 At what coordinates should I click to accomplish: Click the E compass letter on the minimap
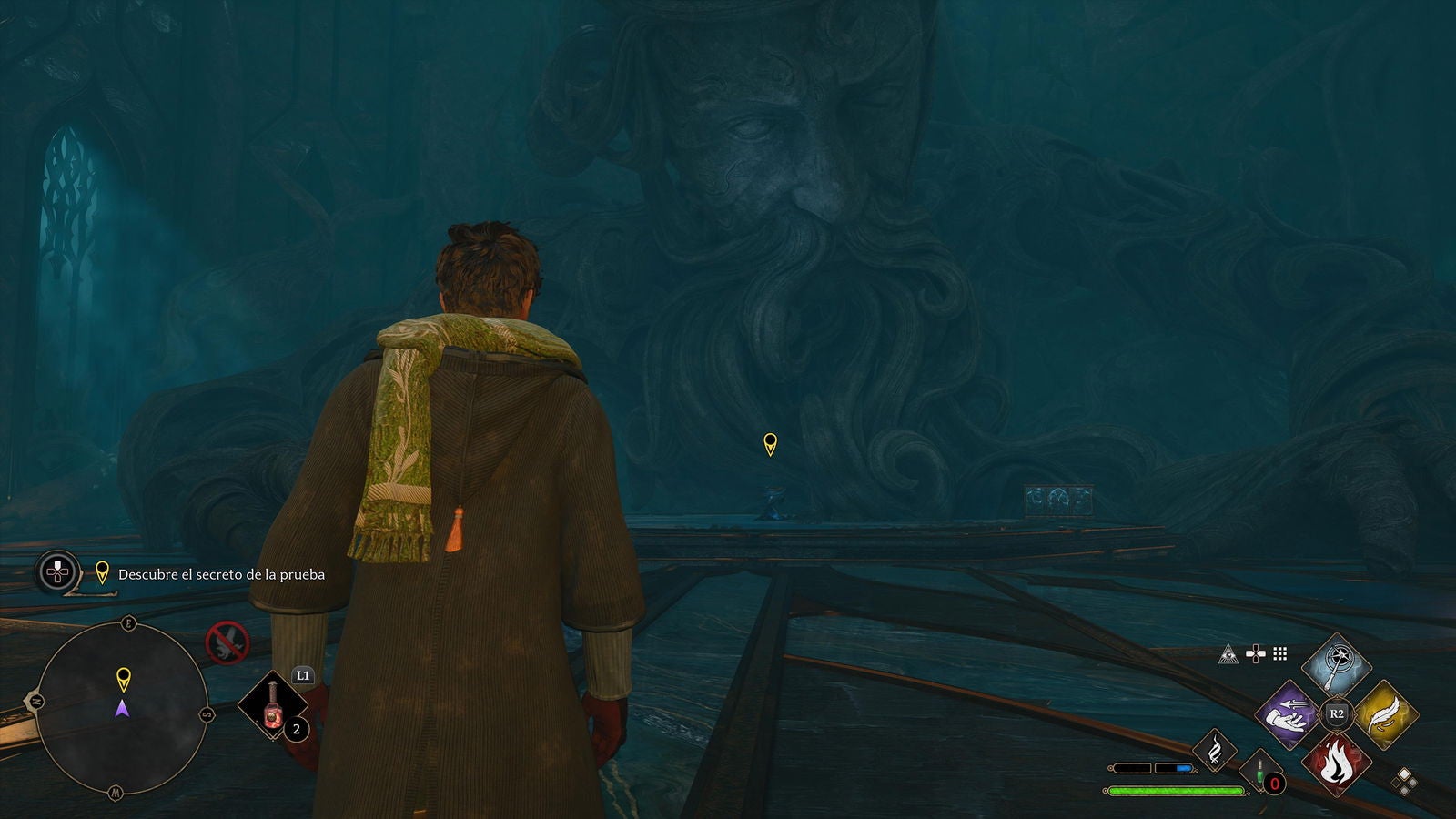click(x=129, y=623)
